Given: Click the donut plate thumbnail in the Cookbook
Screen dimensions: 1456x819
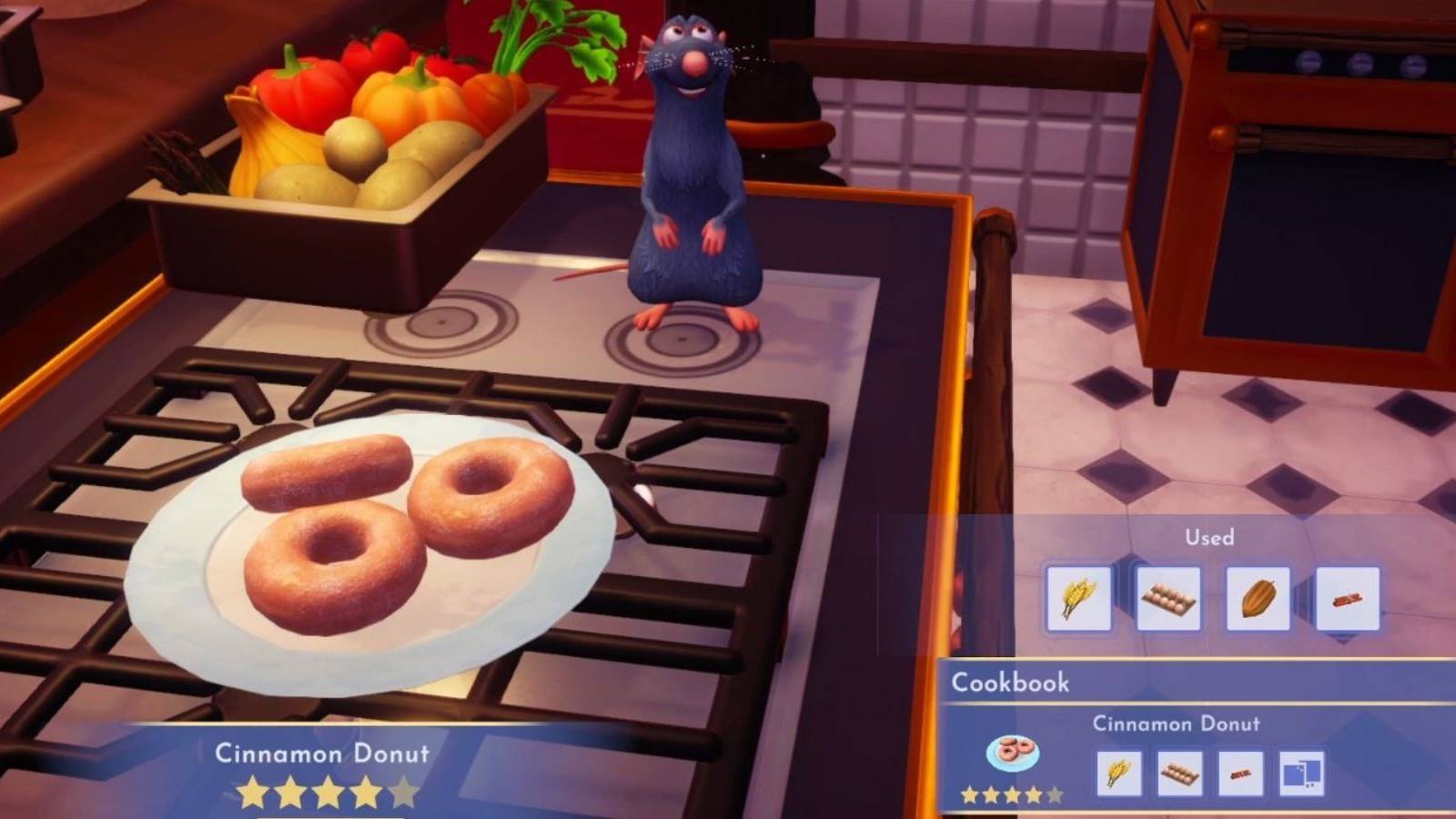Looking at the screenshot, I should (x=1010, y=753).
